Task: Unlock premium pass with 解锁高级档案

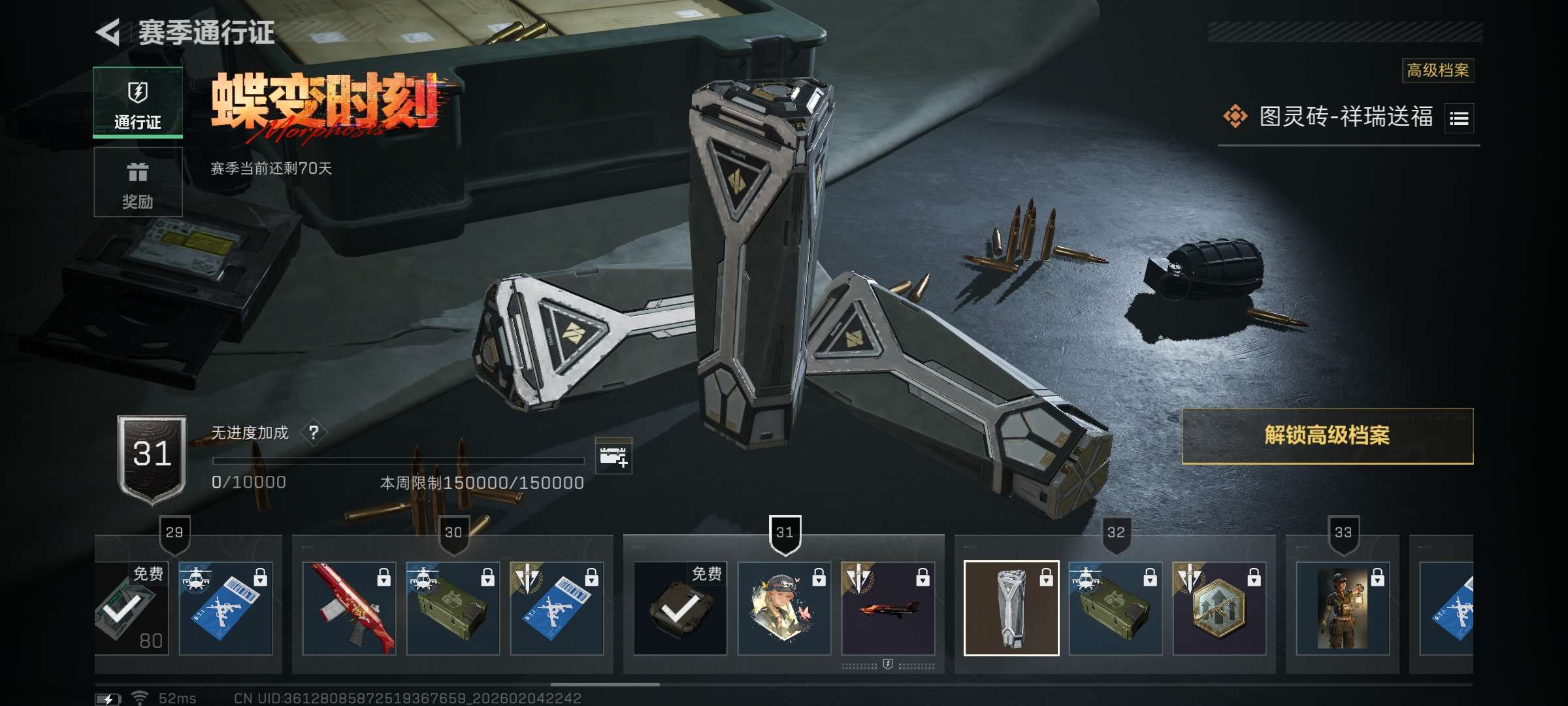Action: pos(1327,435)
